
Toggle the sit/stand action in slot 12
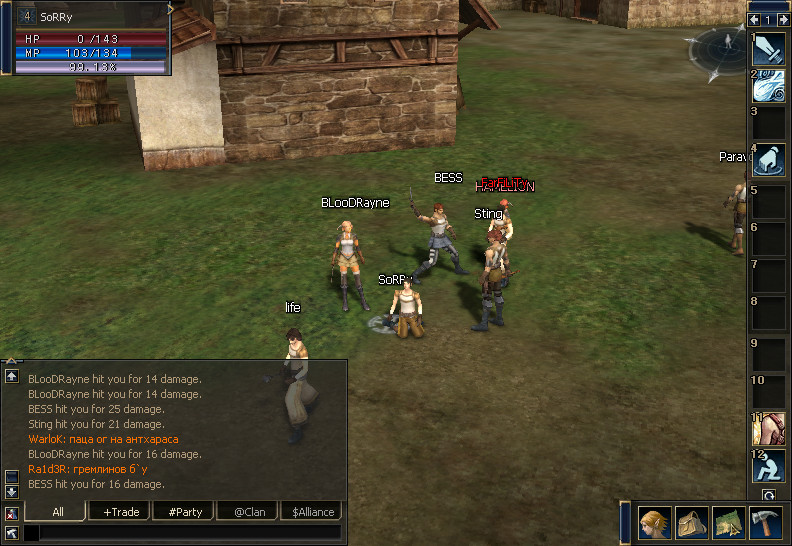point(769,466)
